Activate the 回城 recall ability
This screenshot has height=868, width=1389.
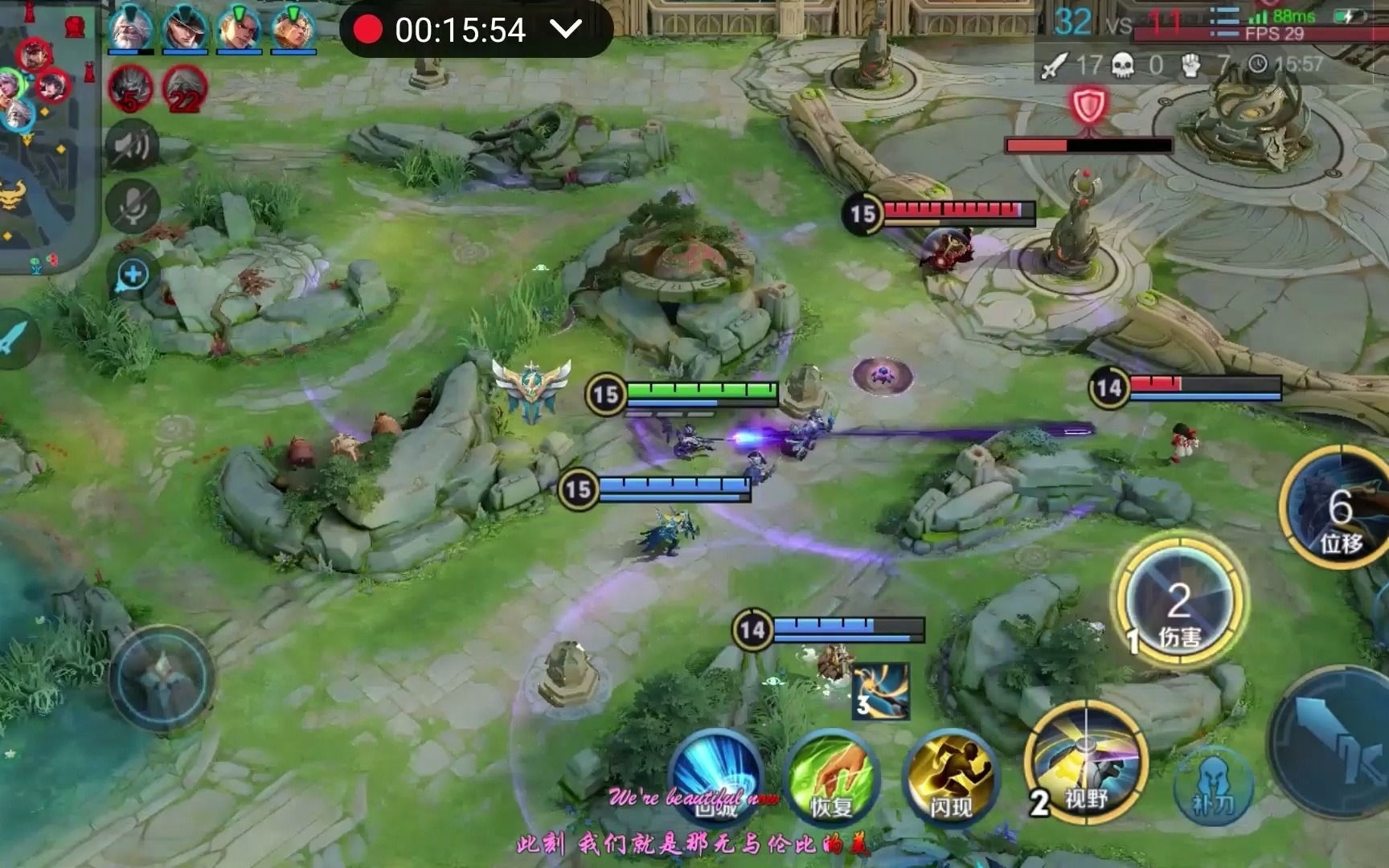point(715,776)
